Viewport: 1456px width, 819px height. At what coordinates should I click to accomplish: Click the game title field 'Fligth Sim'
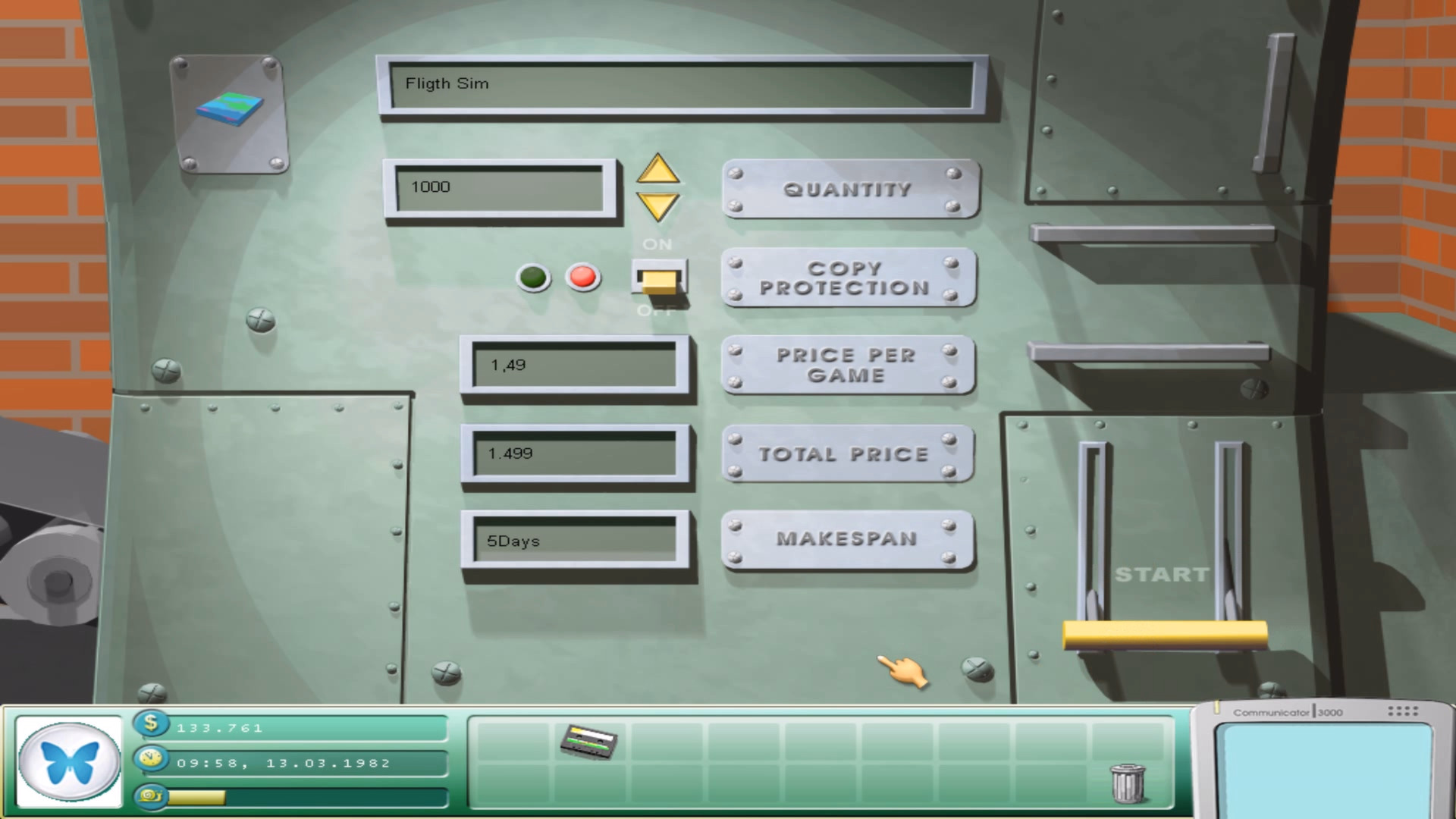coord(681,84)
